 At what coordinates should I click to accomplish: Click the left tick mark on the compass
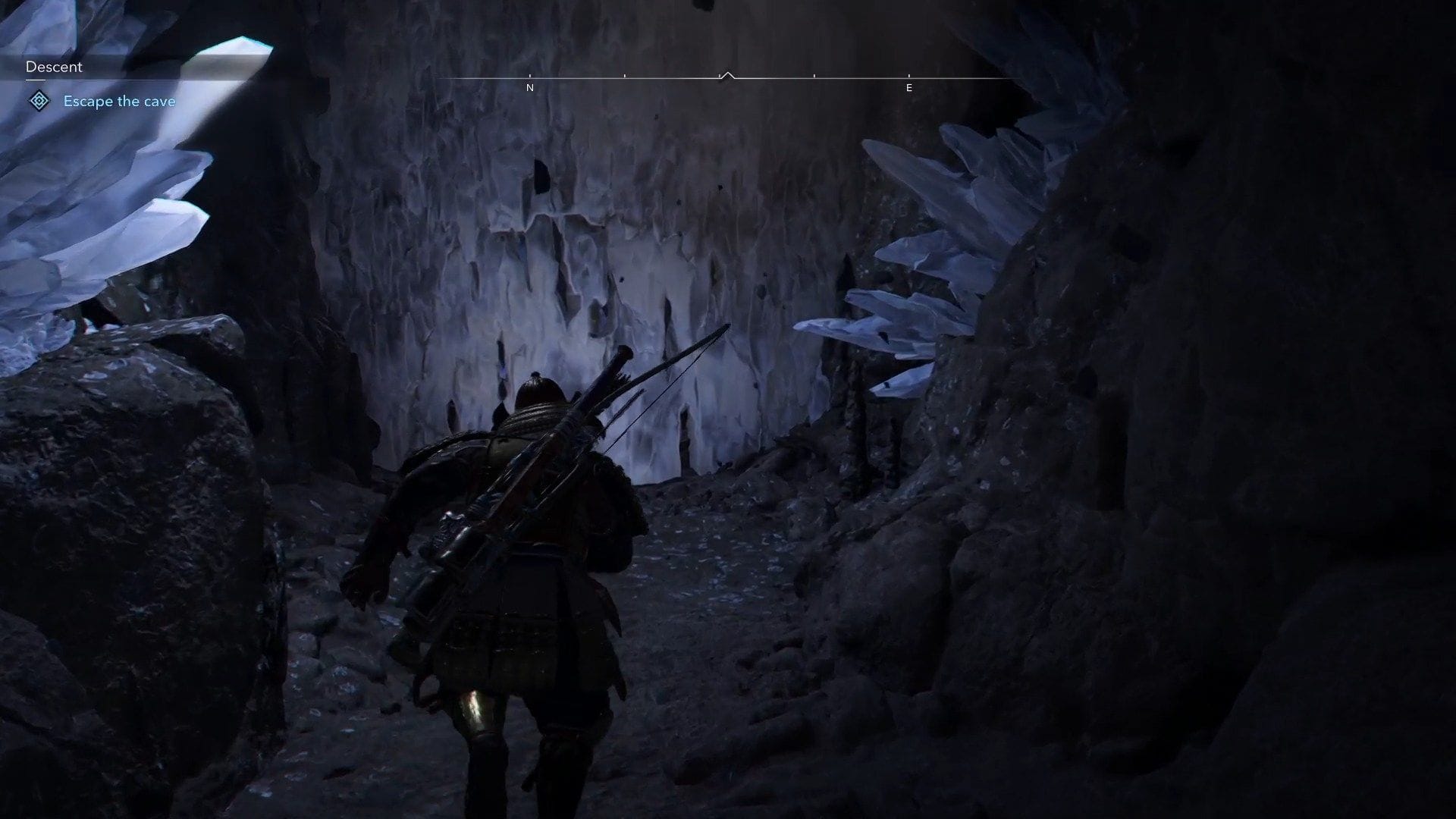coord(625,76)
